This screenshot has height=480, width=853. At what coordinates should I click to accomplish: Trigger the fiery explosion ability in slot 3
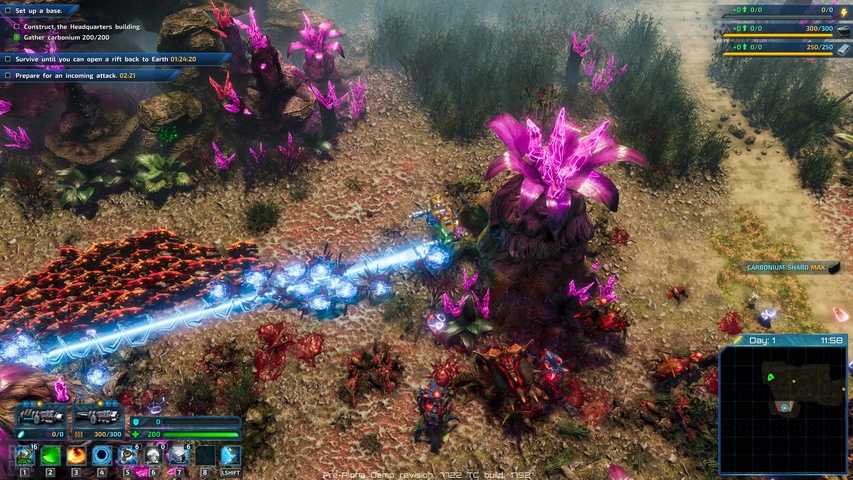click(x=76, y=456)
